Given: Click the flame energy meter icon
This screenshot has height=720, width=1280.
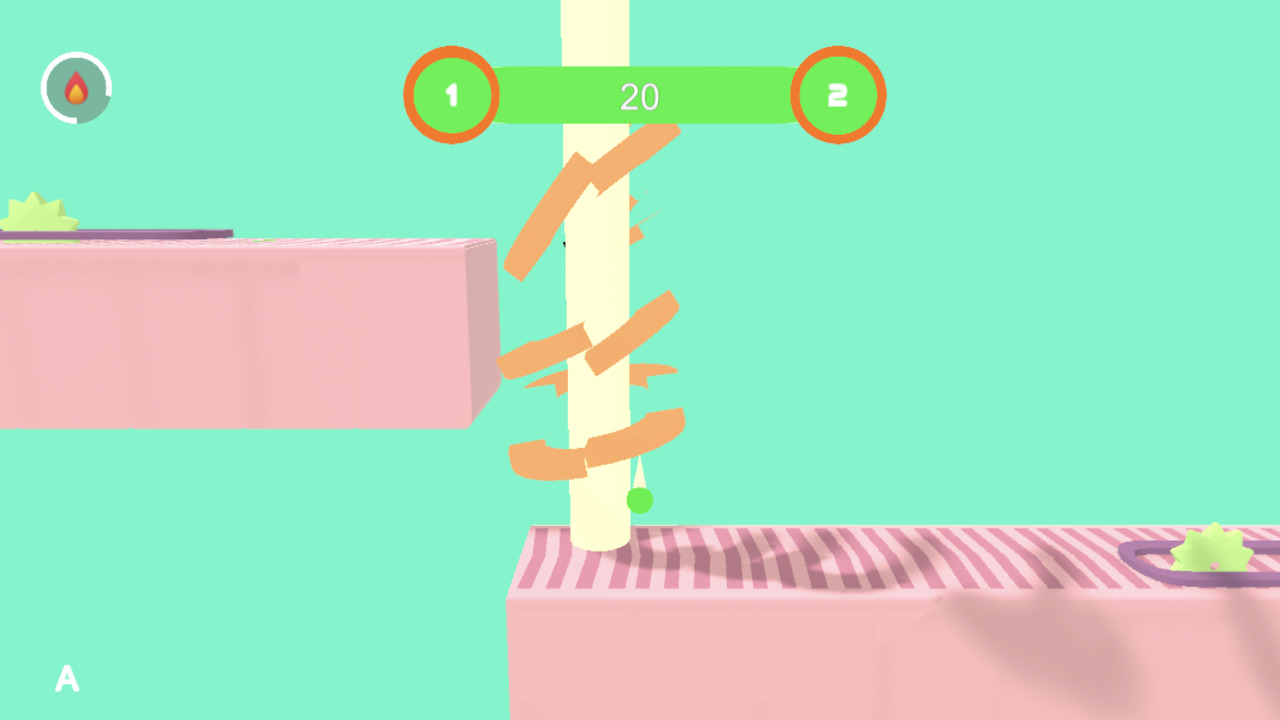Looking at the screenshot, I should pos(77,88).
